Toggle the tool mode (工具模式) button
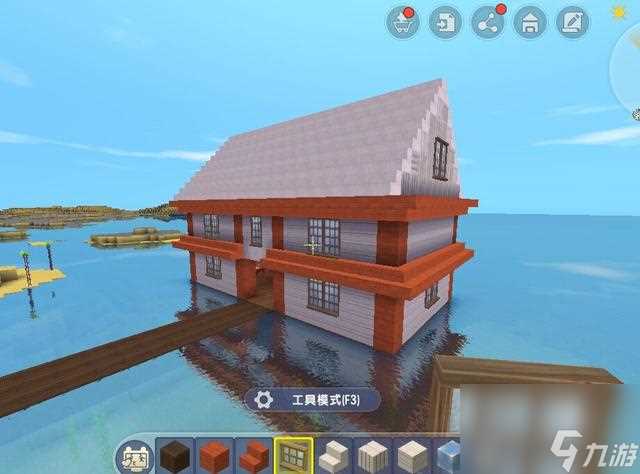Image resolution: width=640 pixels, height=474 pixels. [310, 400]
